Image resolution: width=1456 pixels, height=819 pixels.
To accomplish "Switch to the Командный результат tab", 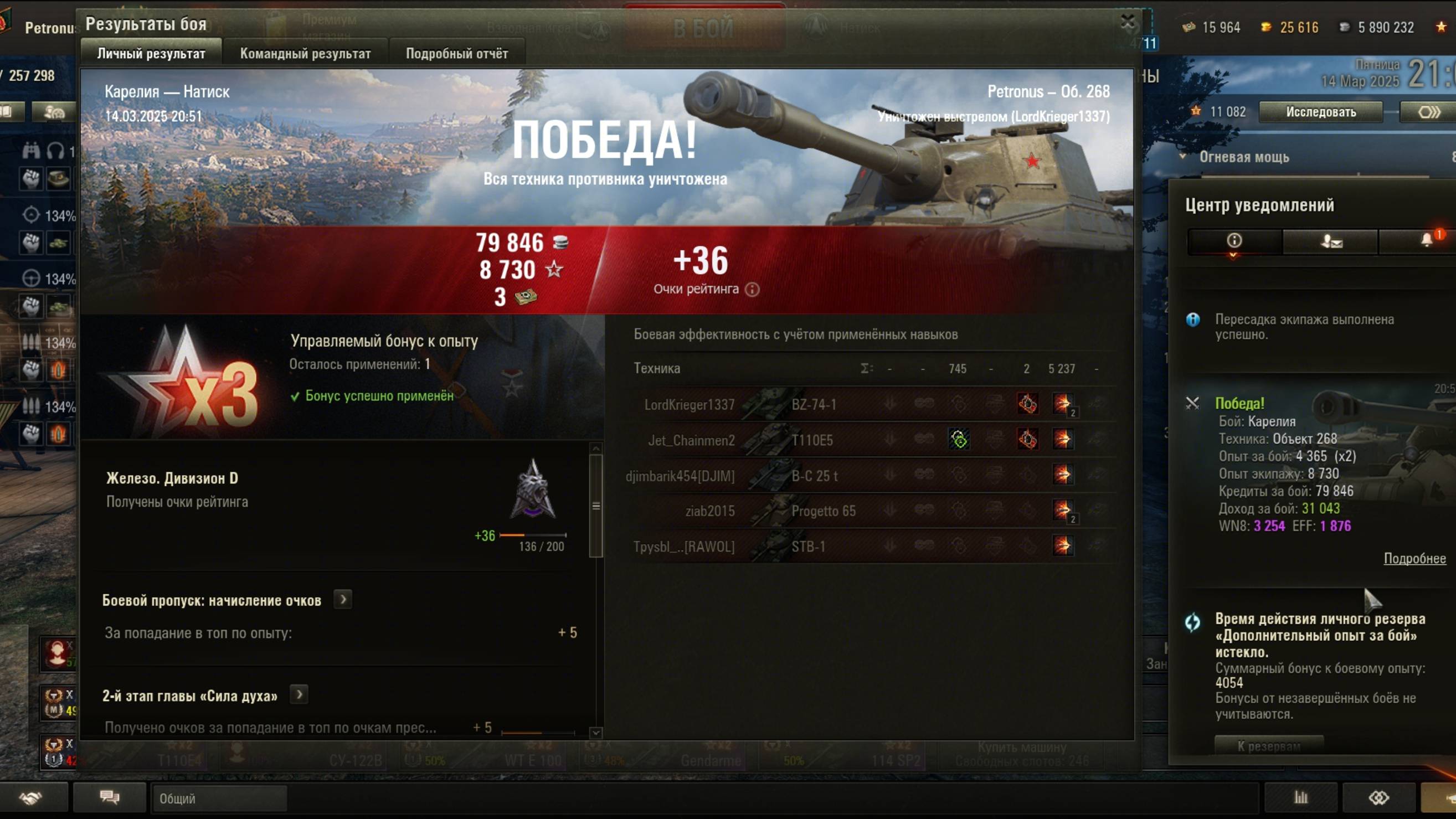I will 305,54.
